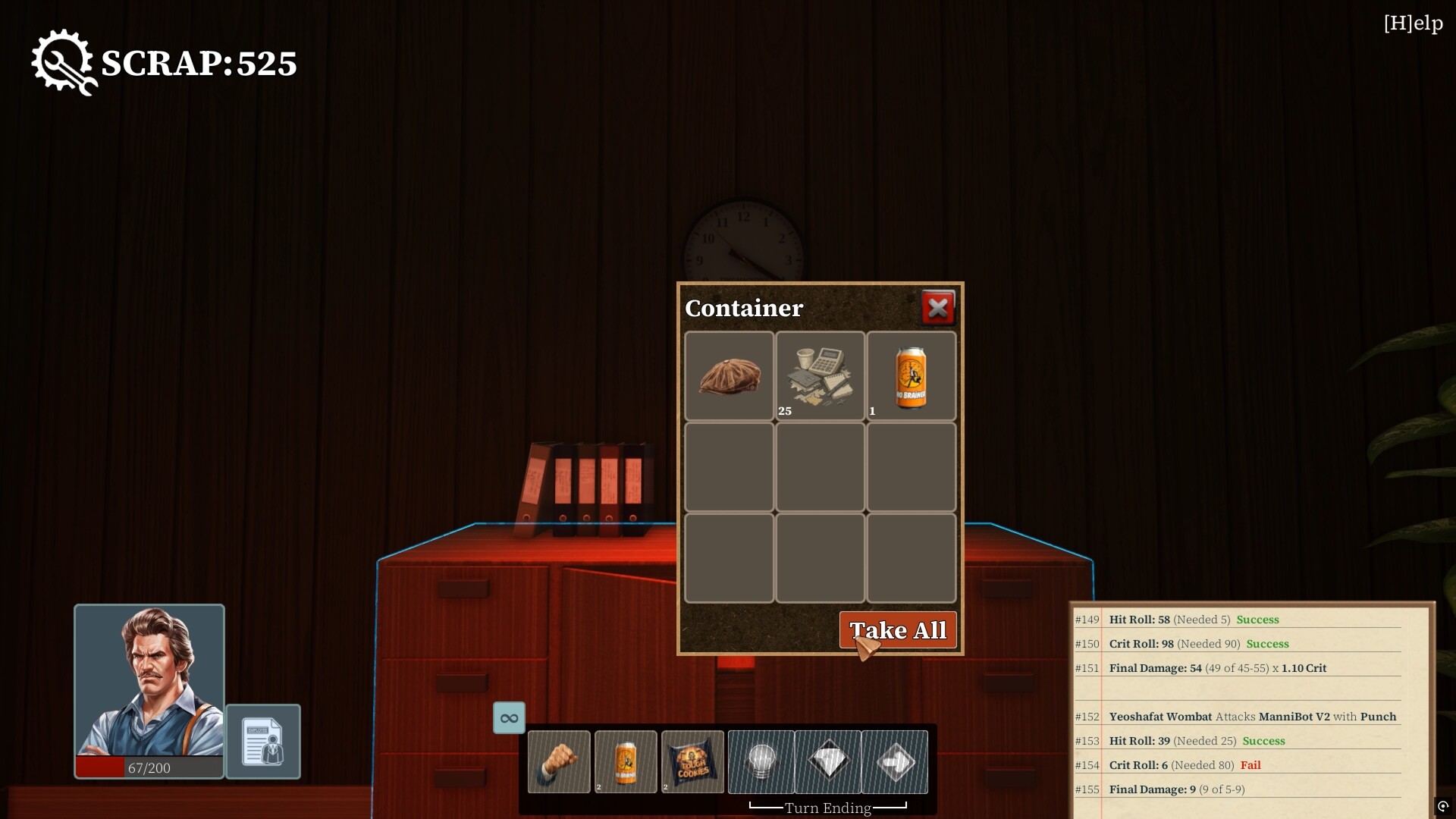Pick up the No Brainer can in the Container
Viewport: 1456px width, 819px height.
(x=911, y=375)
